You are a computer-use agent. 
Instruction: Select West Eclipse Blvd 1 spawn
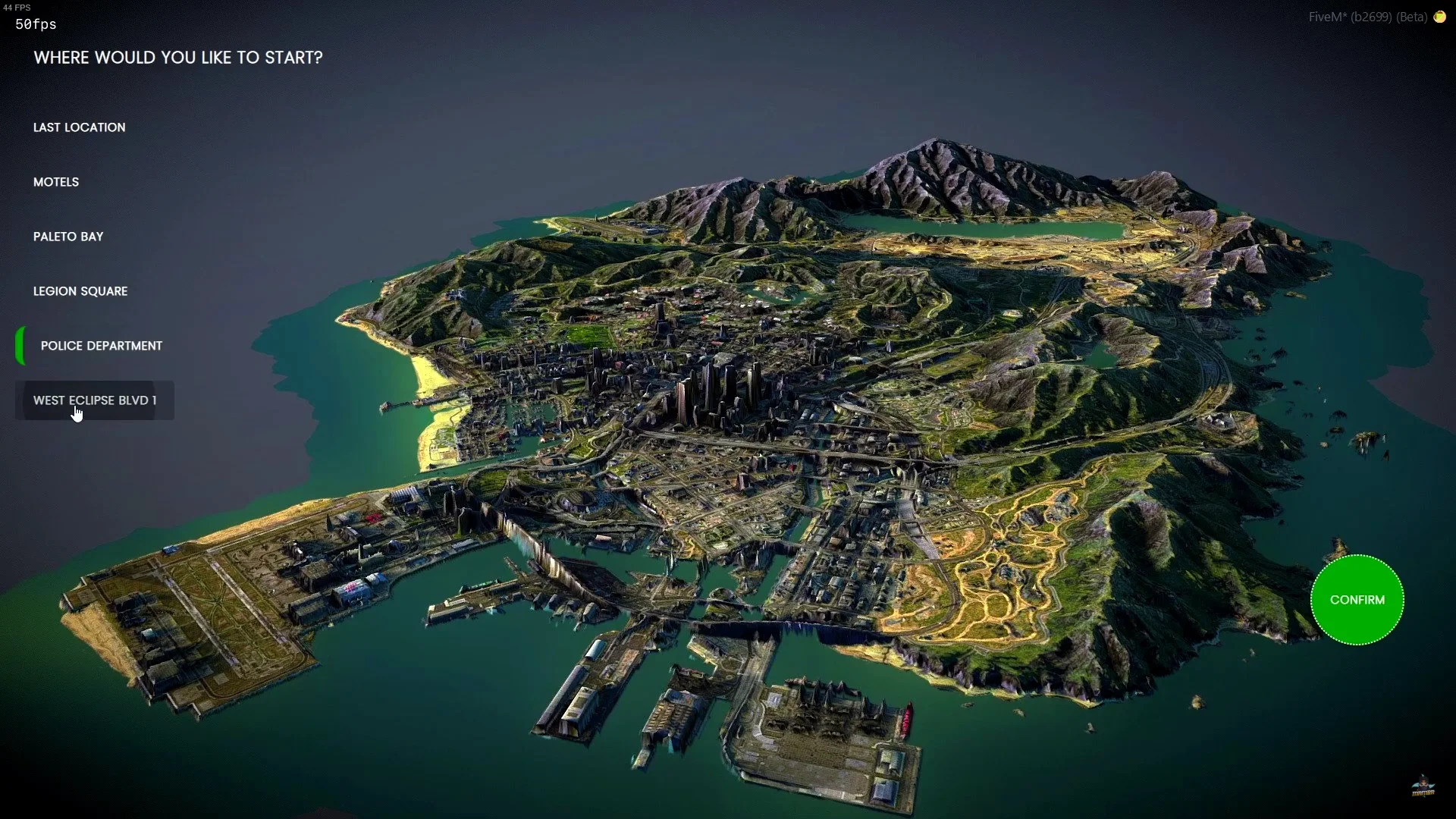pos(95,400)
